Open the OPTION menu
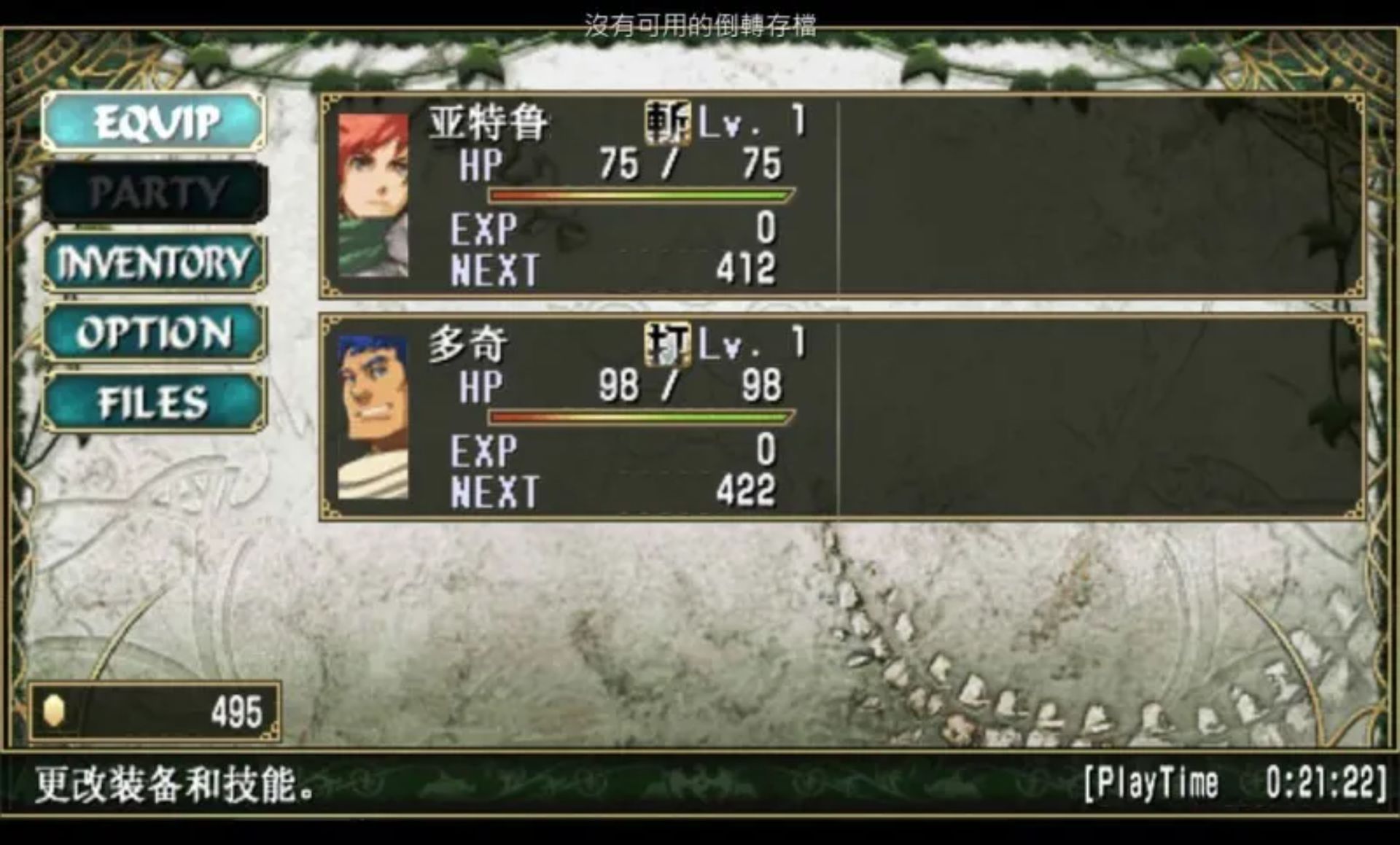The image size is (1400, 845). click(x=154, y=332)
